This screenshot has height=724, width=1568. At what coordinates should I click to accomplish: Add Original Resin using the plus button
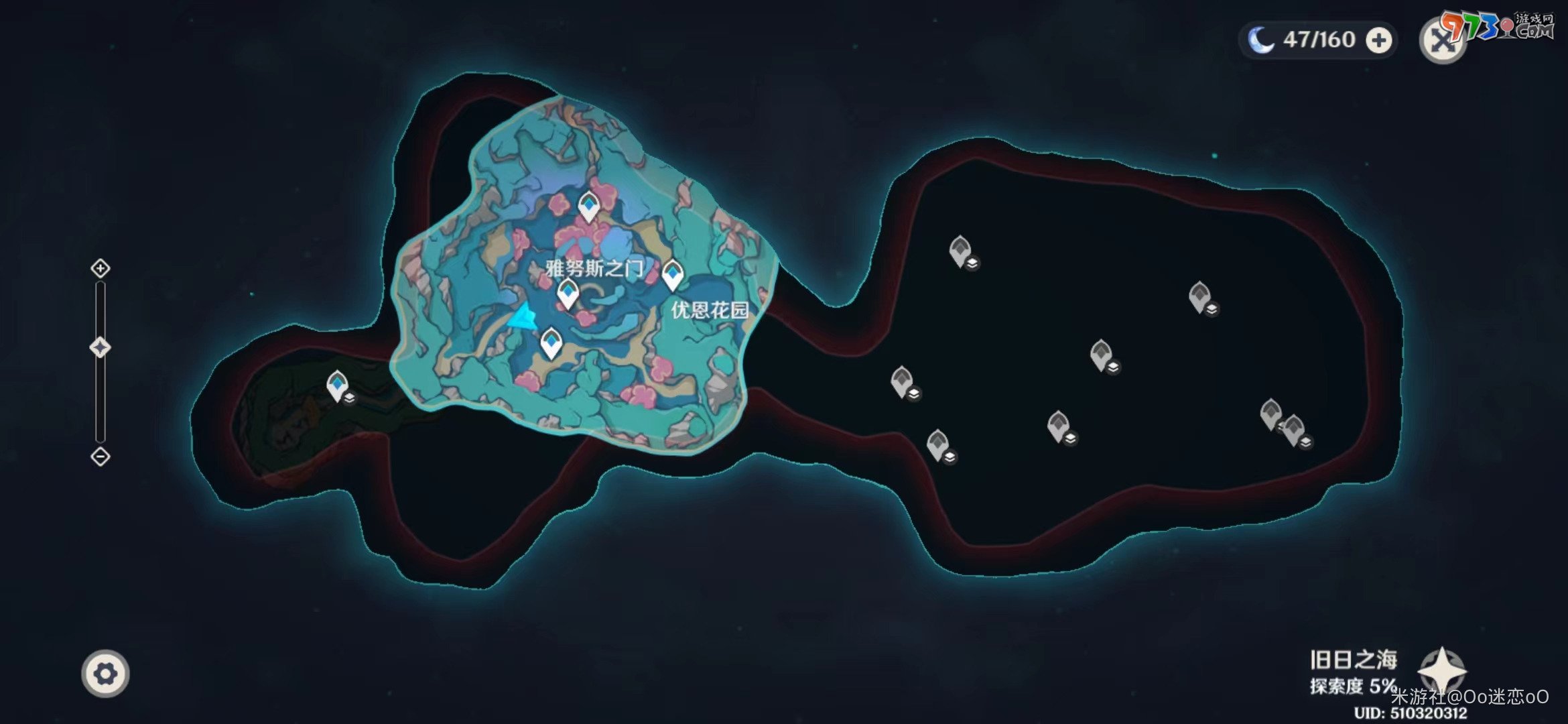1379,40
